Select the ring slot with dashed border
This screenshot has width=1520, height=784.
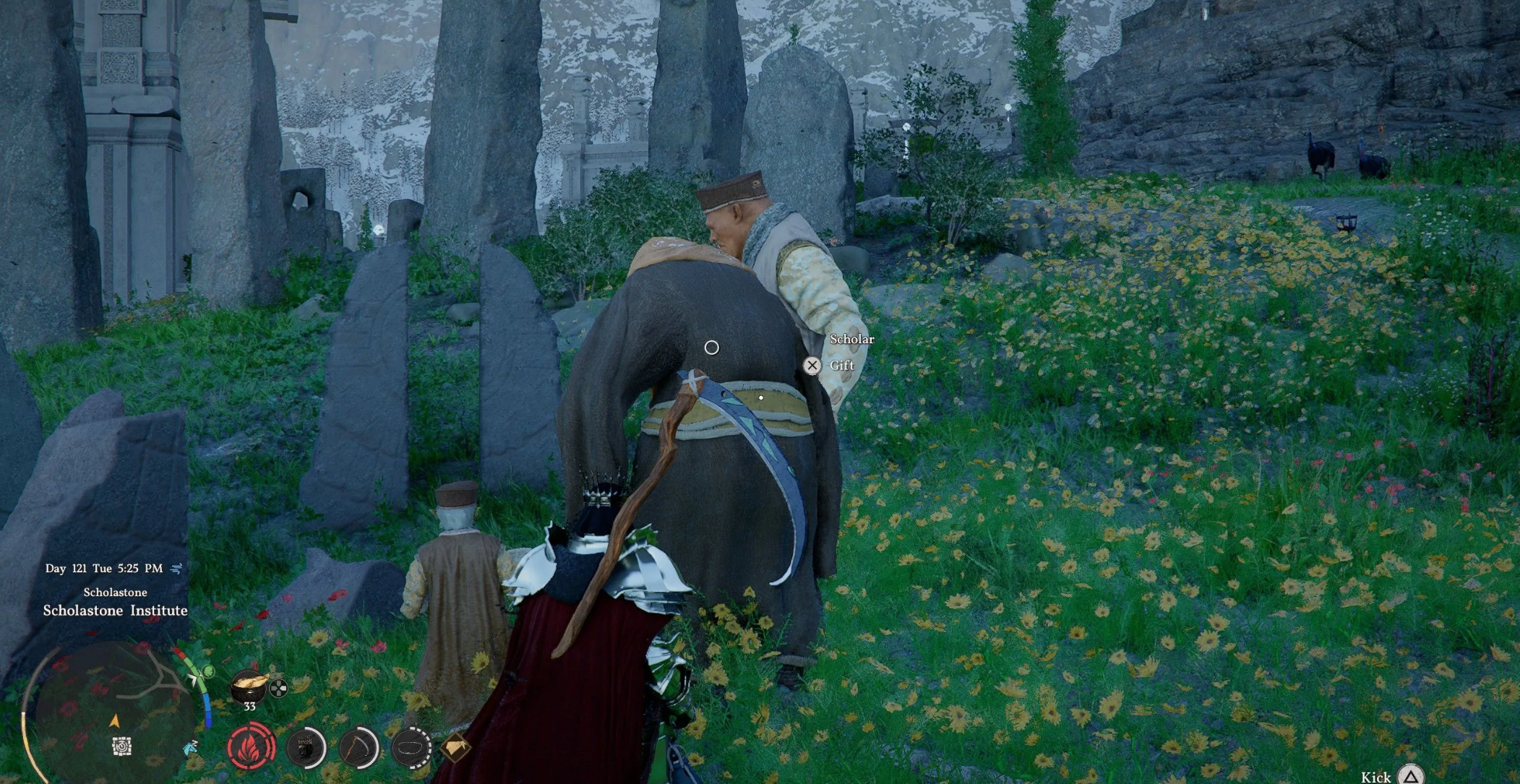(411, 747)
